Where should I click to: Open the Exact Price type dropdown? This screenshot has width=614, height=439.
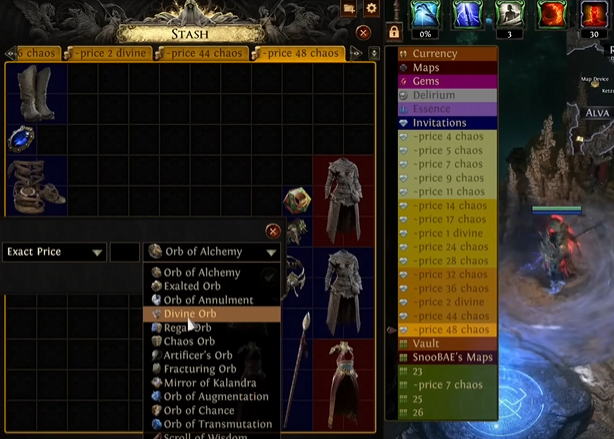pos(54,252)
